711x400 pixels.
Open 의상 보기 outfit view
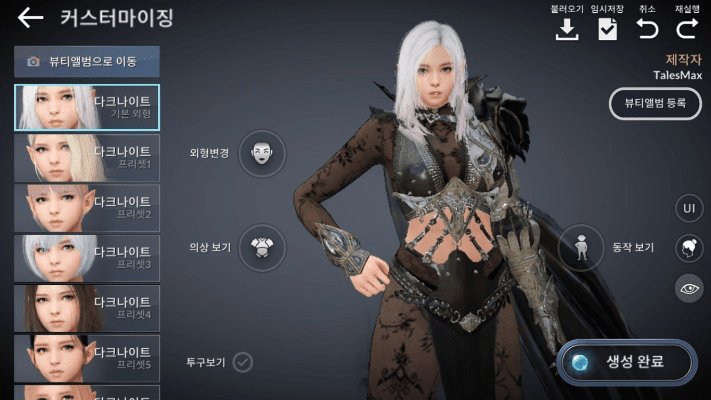[x=262, y=246]
